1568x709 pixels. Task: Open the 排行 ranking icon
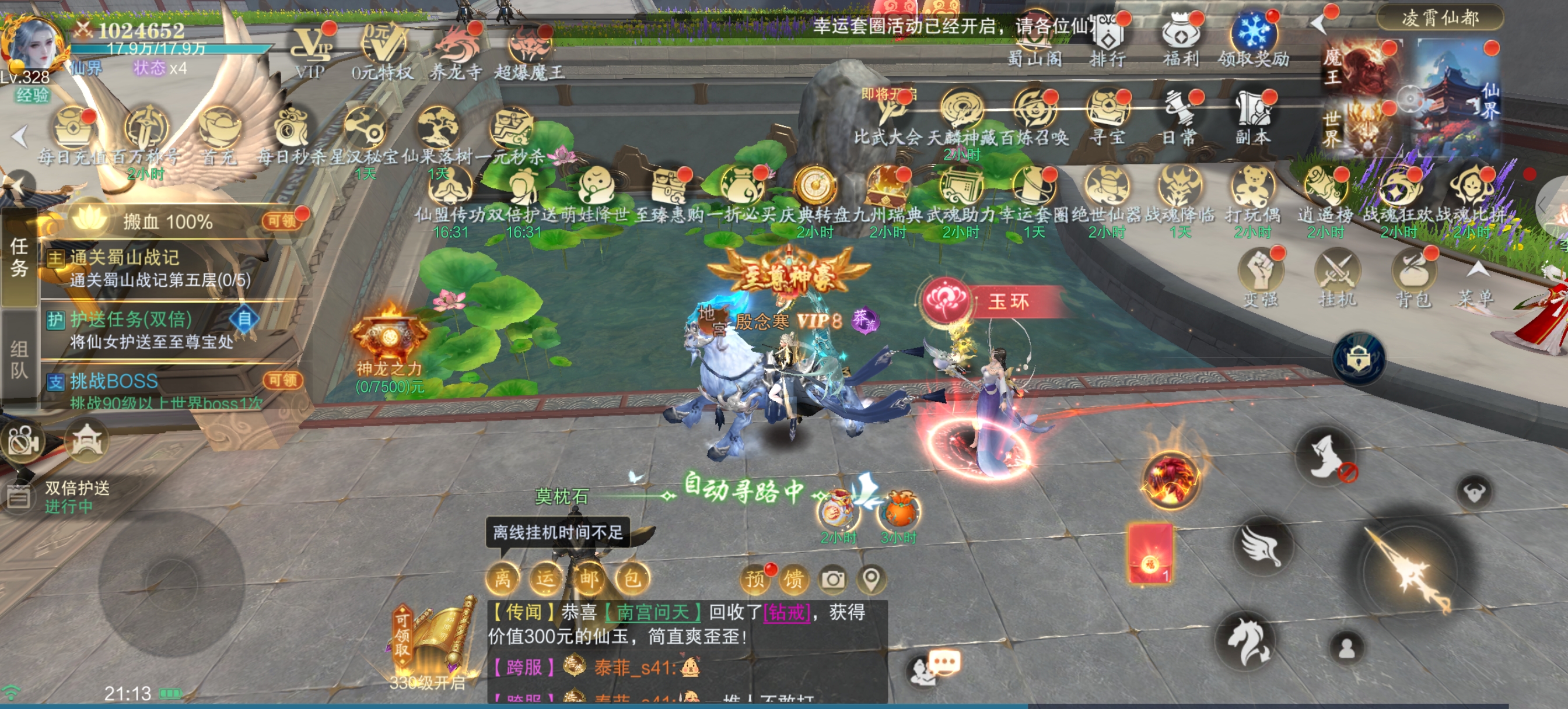click(1107, 37)
